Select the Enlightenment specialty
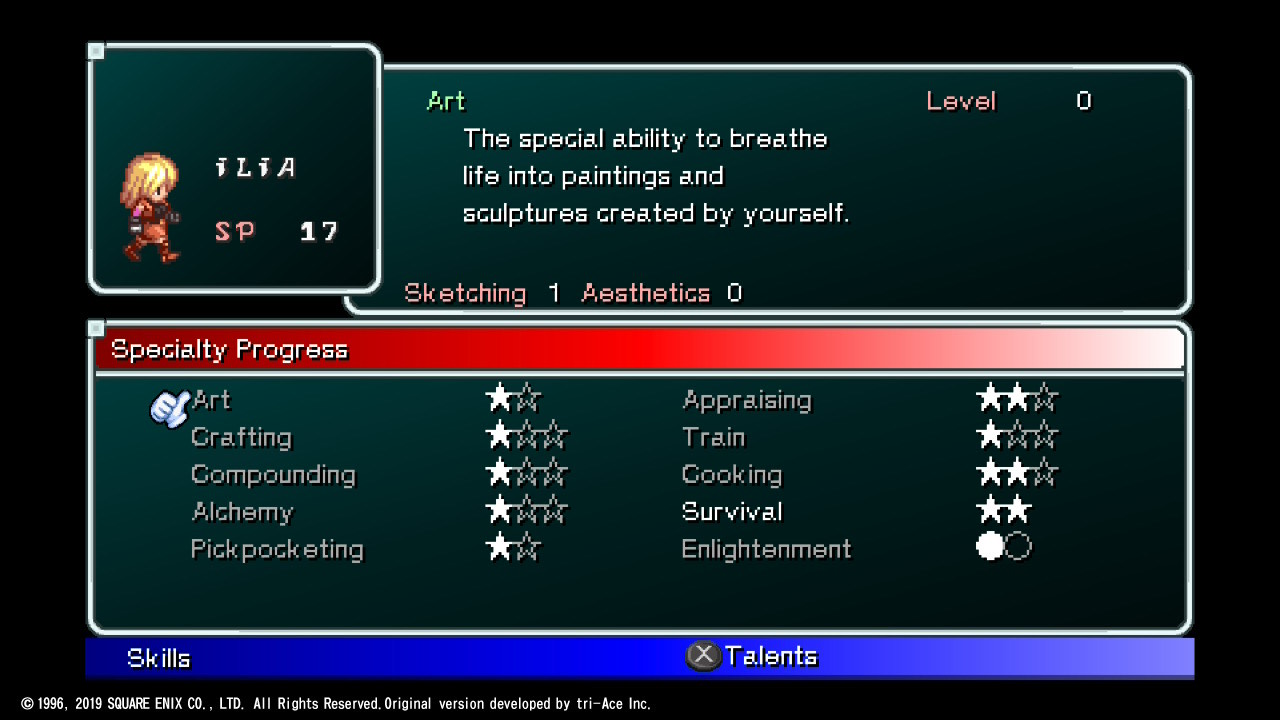The width and height of the screenshot is (1280, 720). pos(766,549)
